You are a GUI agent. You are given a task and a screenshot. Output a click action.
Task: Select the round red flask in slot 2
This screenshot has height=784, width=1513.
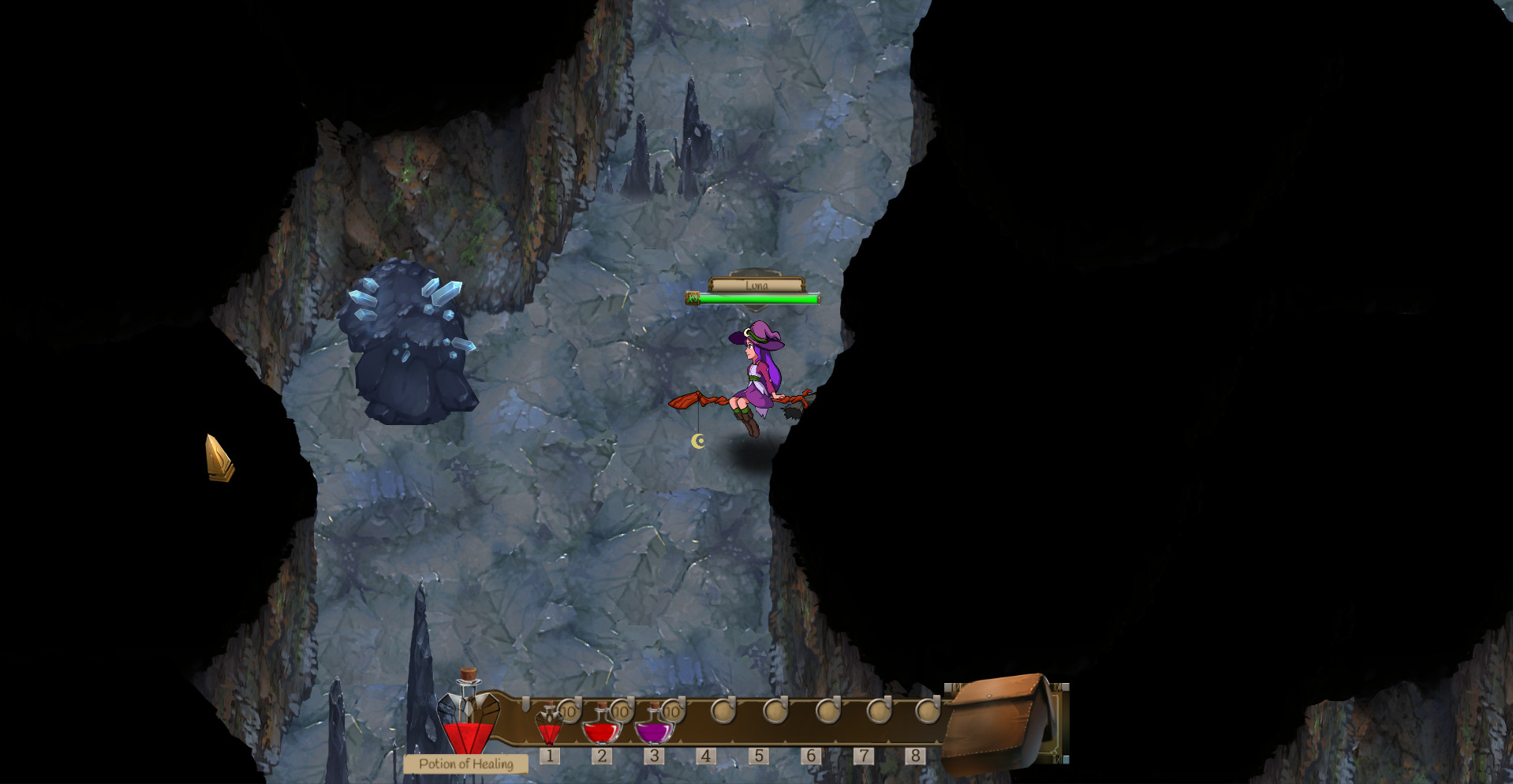point(601,727)
